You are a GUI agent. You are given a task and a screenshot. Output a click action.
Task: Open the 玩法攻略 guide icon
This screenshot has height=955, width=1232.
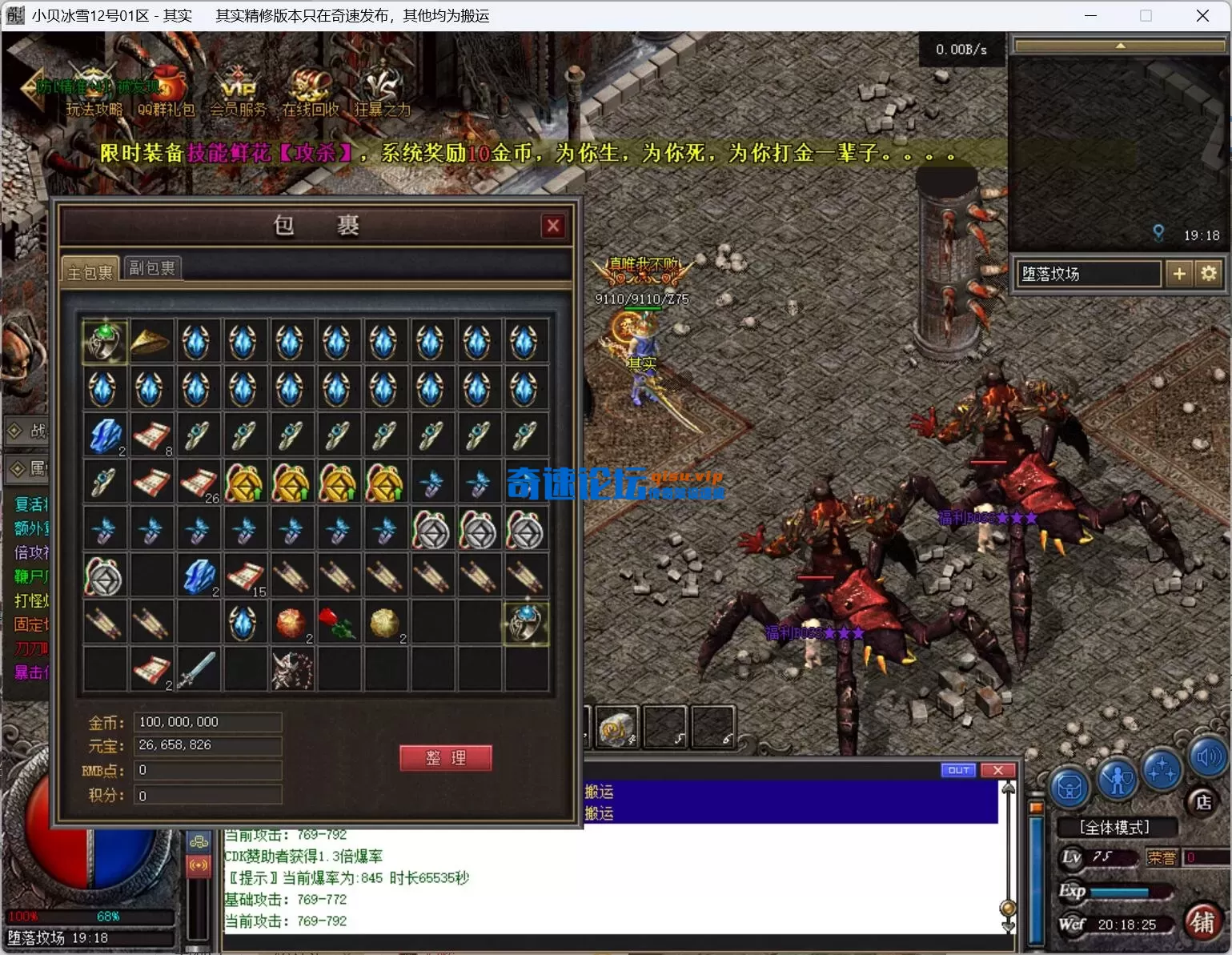94,96
